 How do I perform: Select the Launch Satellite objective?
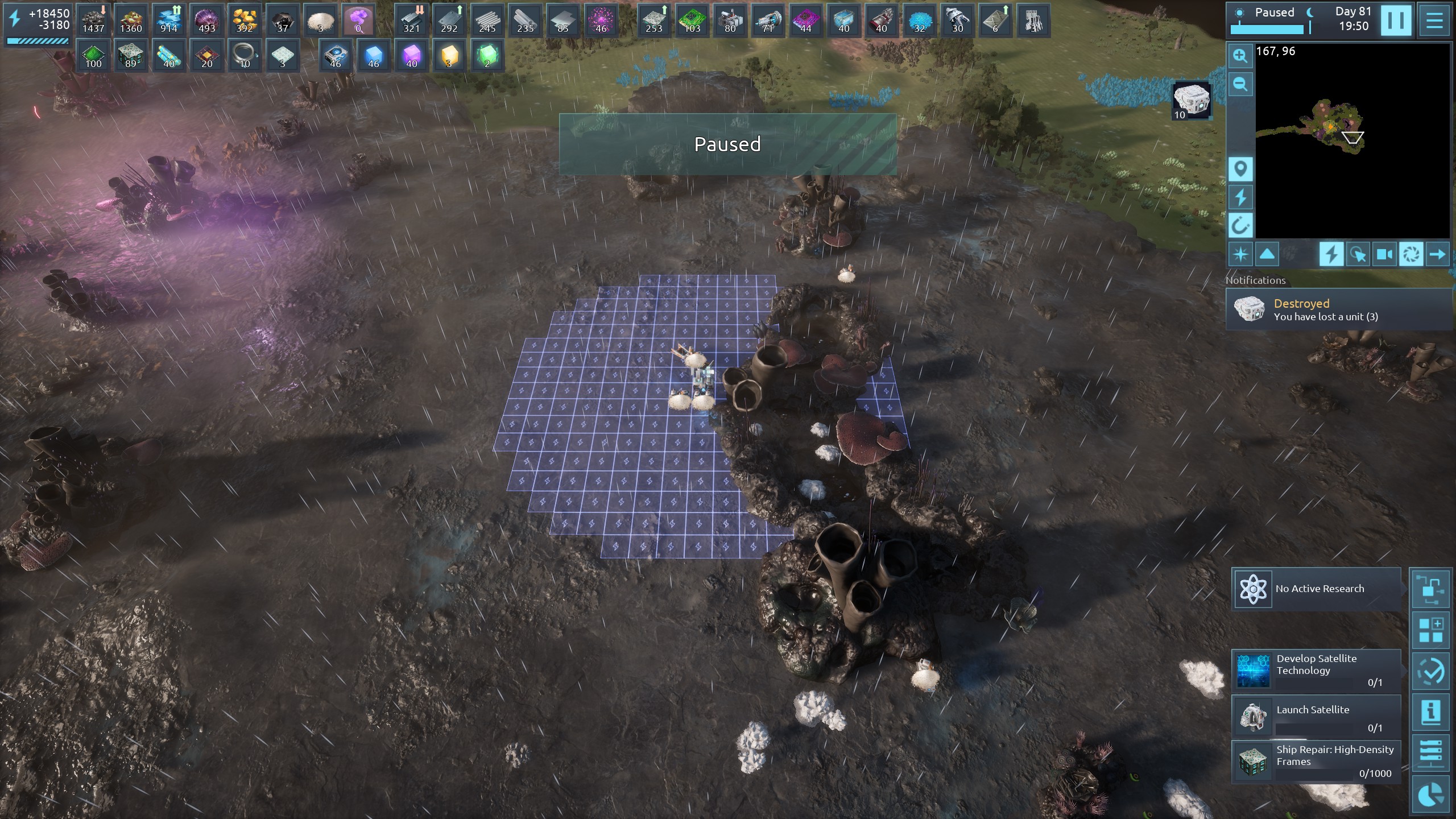coord(1316,717)
